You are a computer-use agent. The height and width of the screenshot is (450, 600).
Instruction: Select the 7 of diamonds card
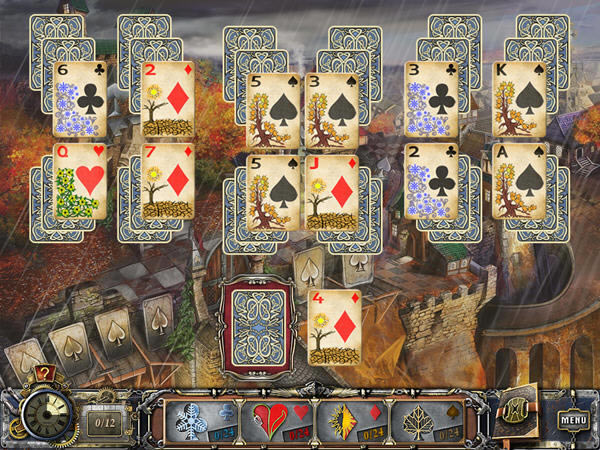[x=168, y=181]
